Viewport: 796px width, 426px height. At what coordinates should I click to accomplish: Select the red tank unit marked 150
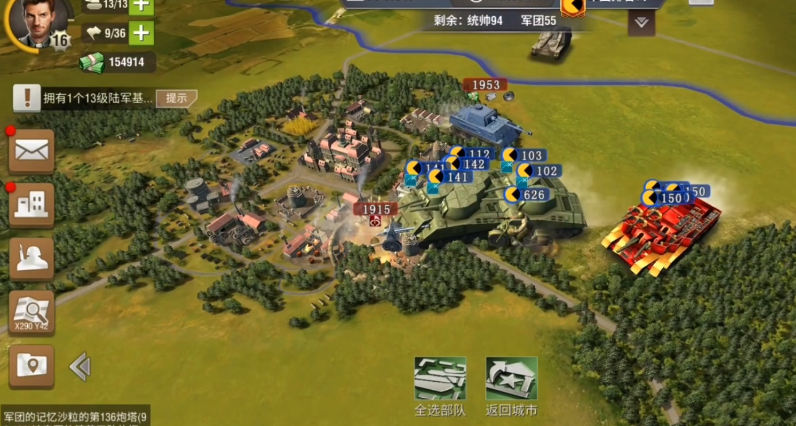(664, 232)
